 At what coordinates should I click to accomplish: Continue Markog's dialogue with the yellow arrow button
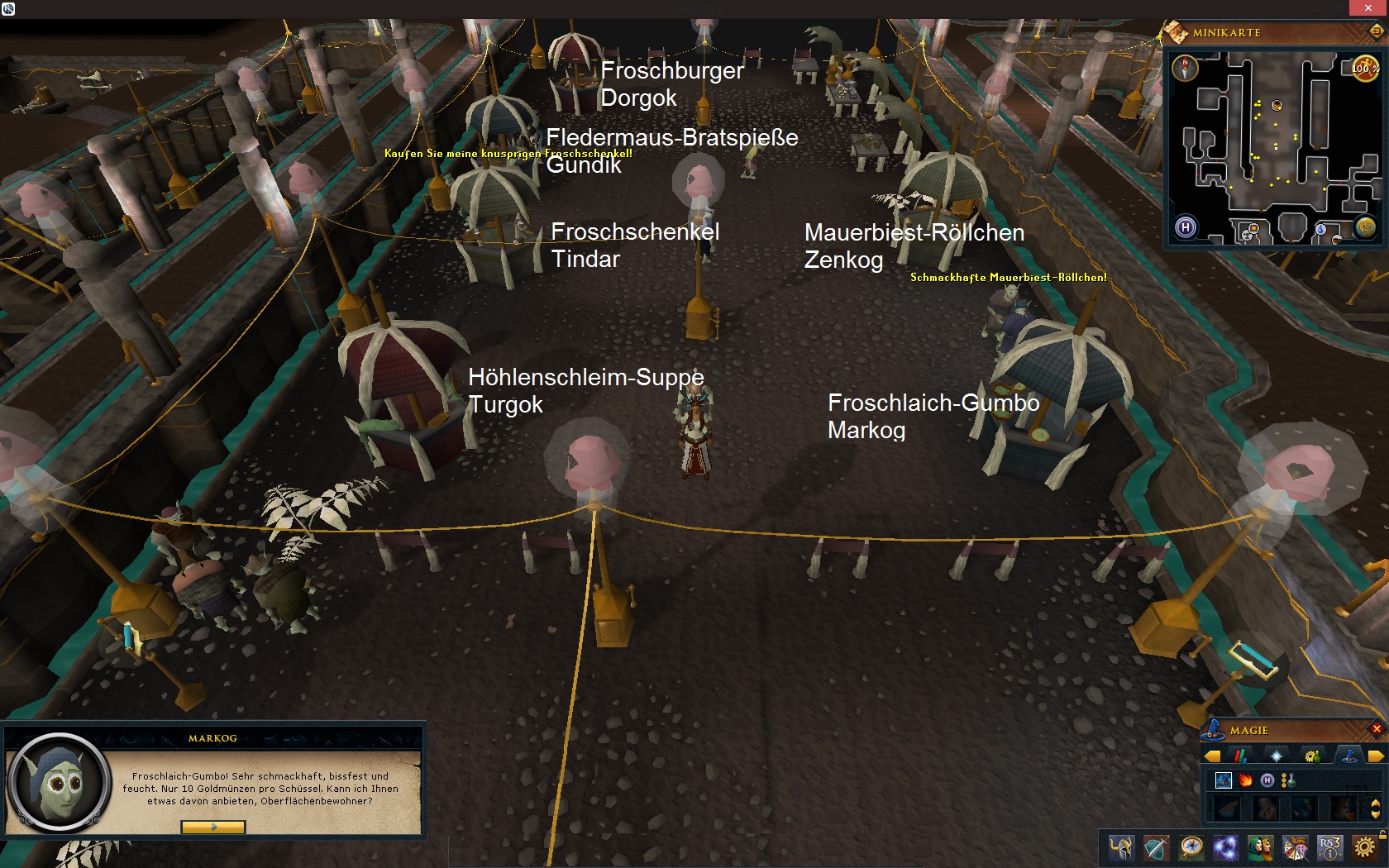click(213, 827)
